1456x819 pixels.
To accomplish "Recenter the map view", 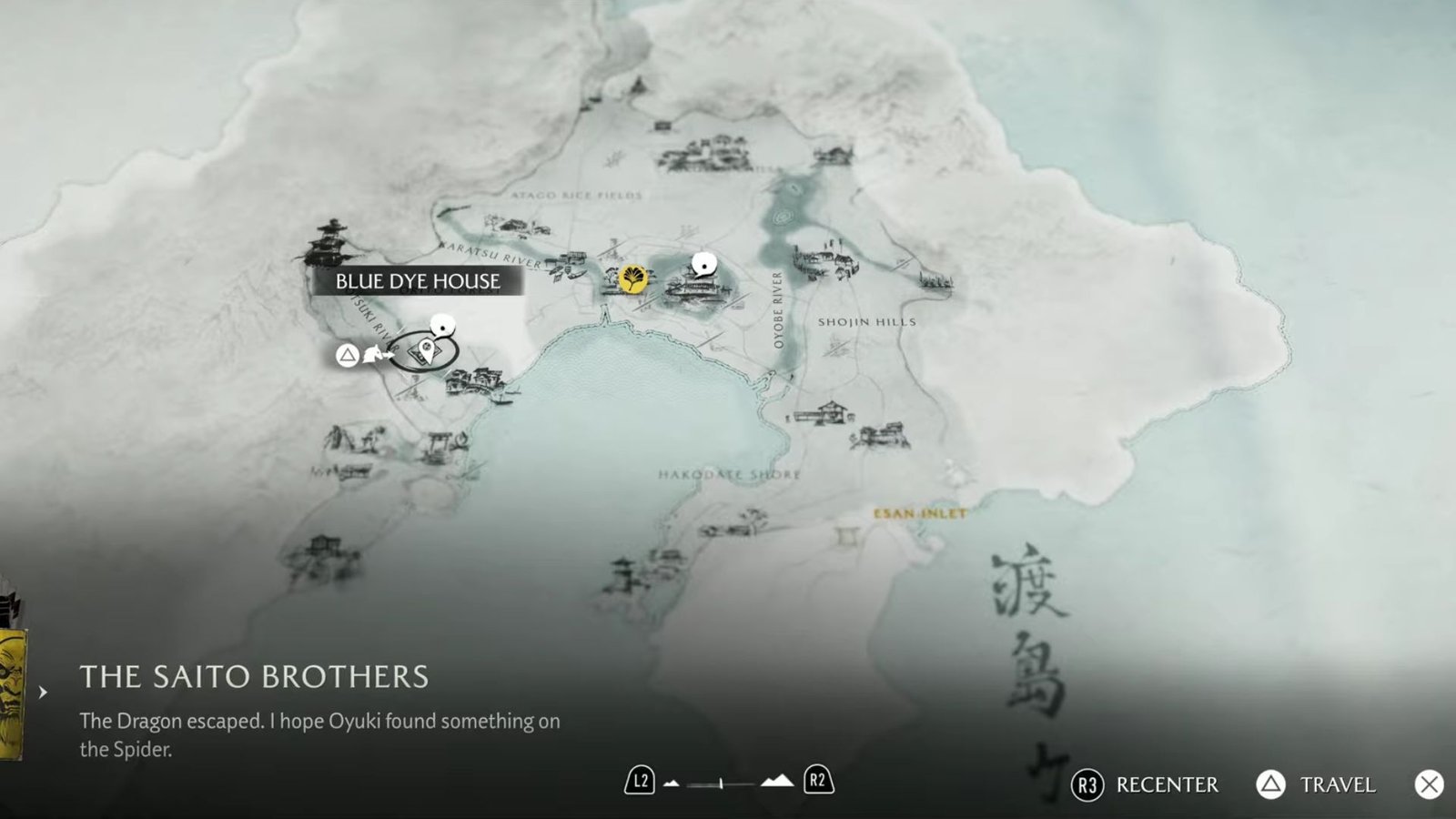I will (1146, 784).
